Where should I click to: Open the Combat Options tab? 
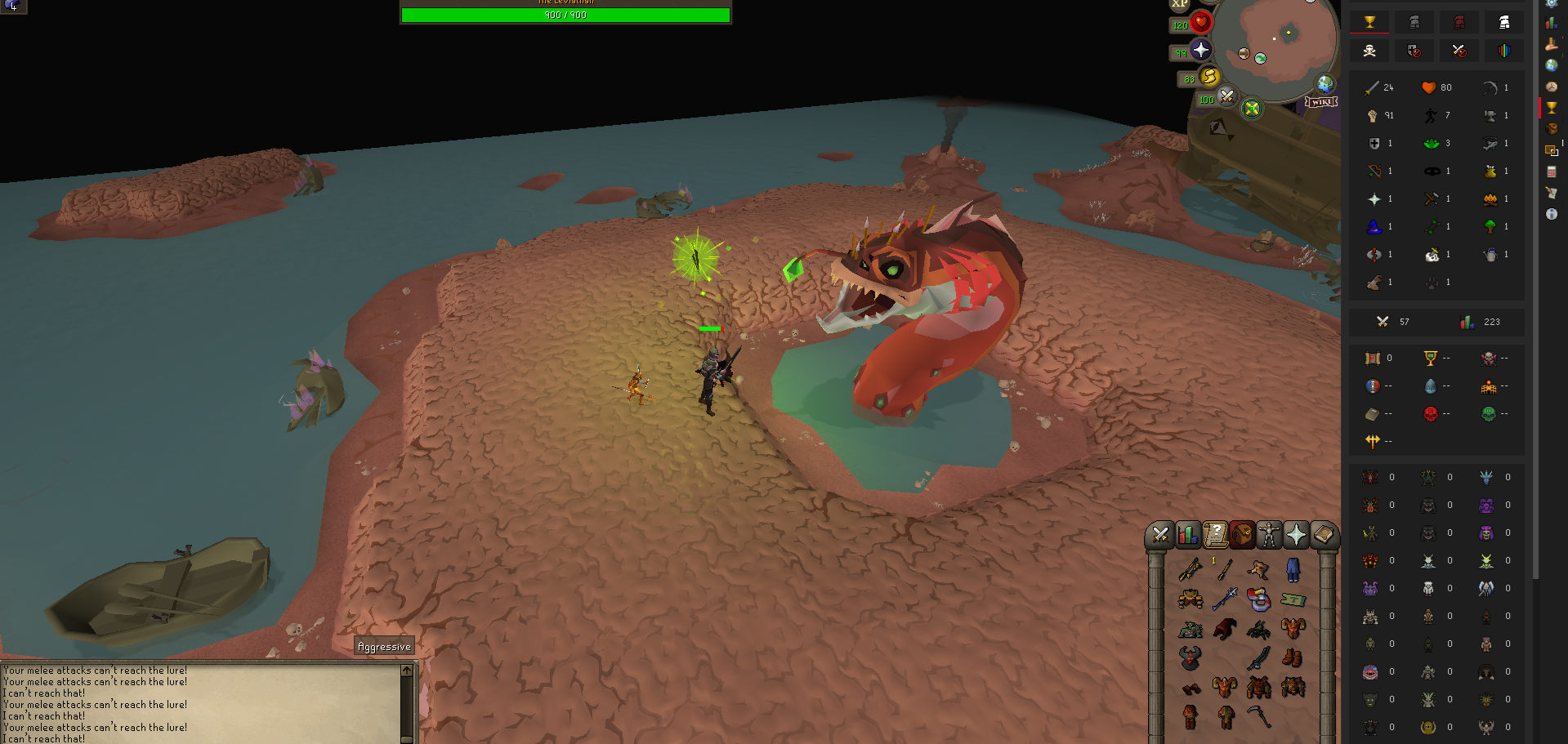pyautogui.click(x=1159, y=536)
